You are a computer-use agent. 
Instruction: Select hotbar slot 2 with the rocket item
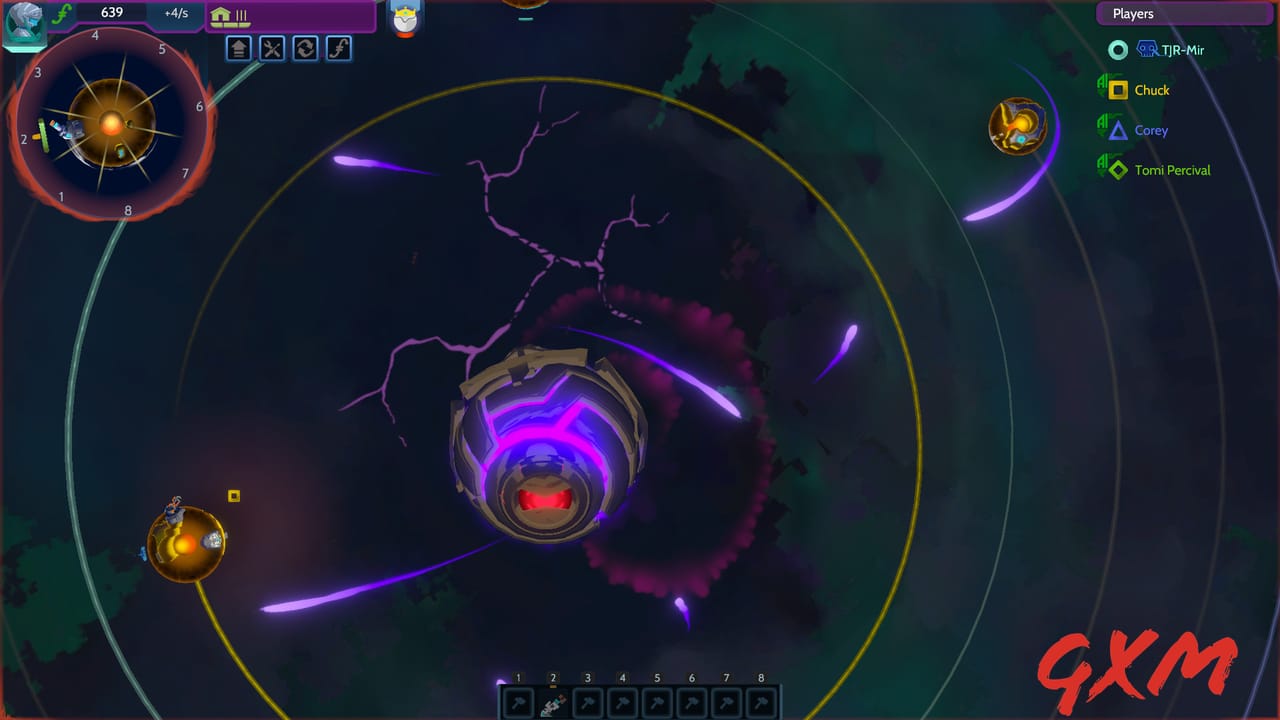click(553, 703)
